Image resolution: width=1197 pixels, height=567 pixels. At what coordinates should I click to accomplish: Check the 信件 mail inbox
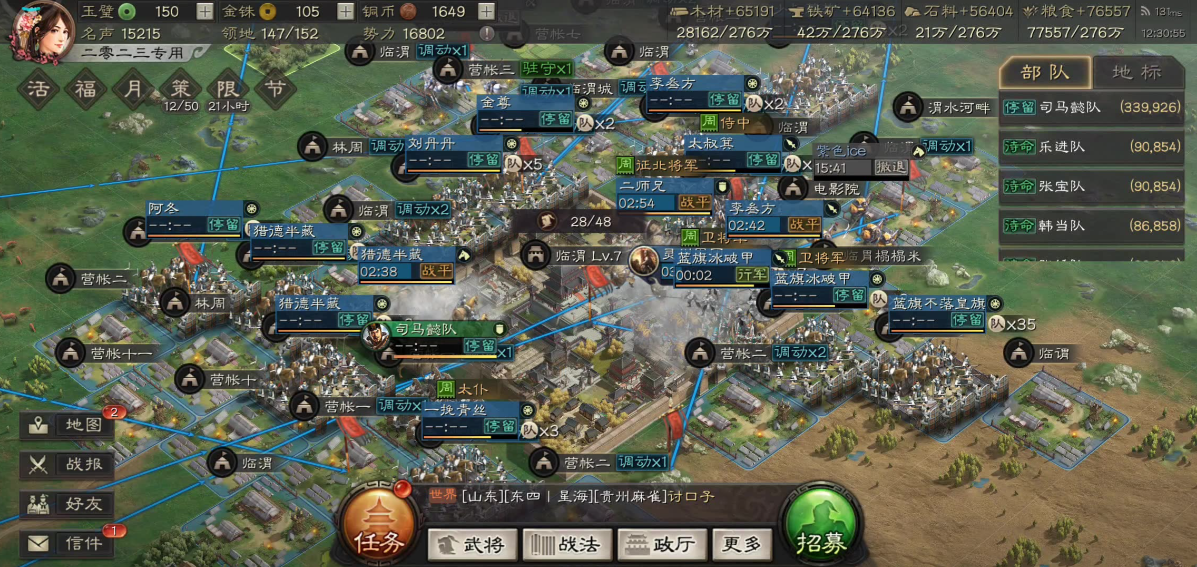click(x=67, y=544)
